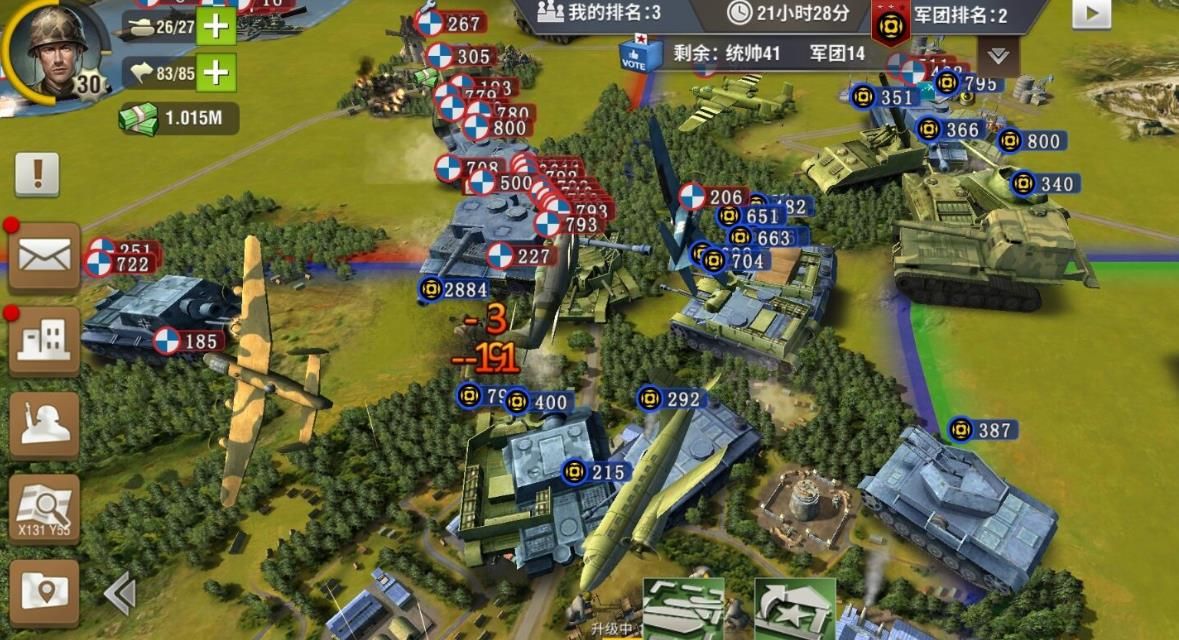The image size is (1179, 640).
Task: Select the tank-top build button at bottom
Action: 682,608
